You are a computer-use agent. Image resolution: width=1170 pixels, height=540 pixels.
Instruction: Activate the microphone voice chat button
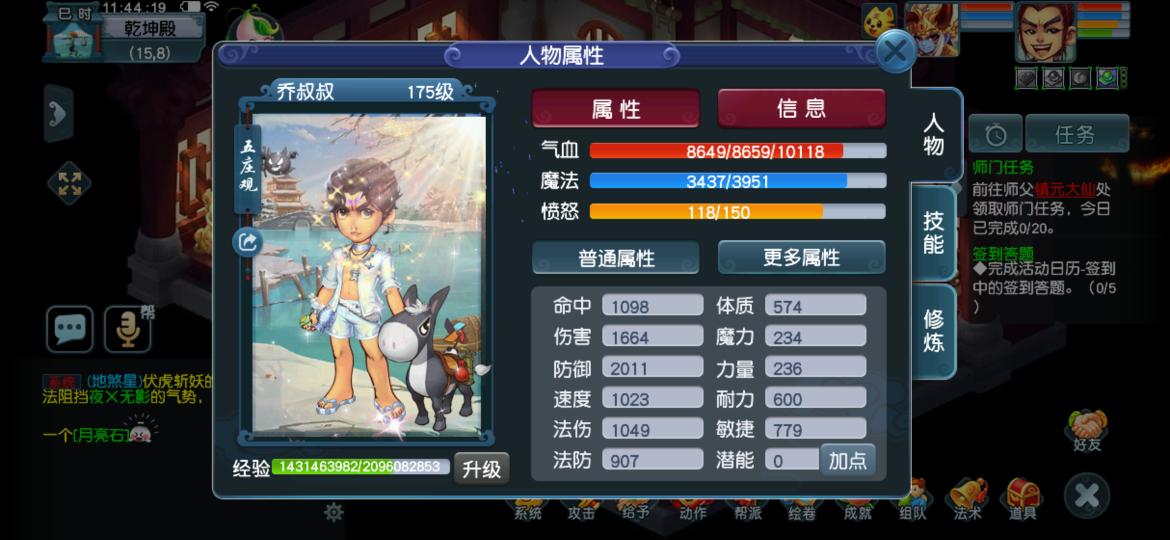[128, 328]
